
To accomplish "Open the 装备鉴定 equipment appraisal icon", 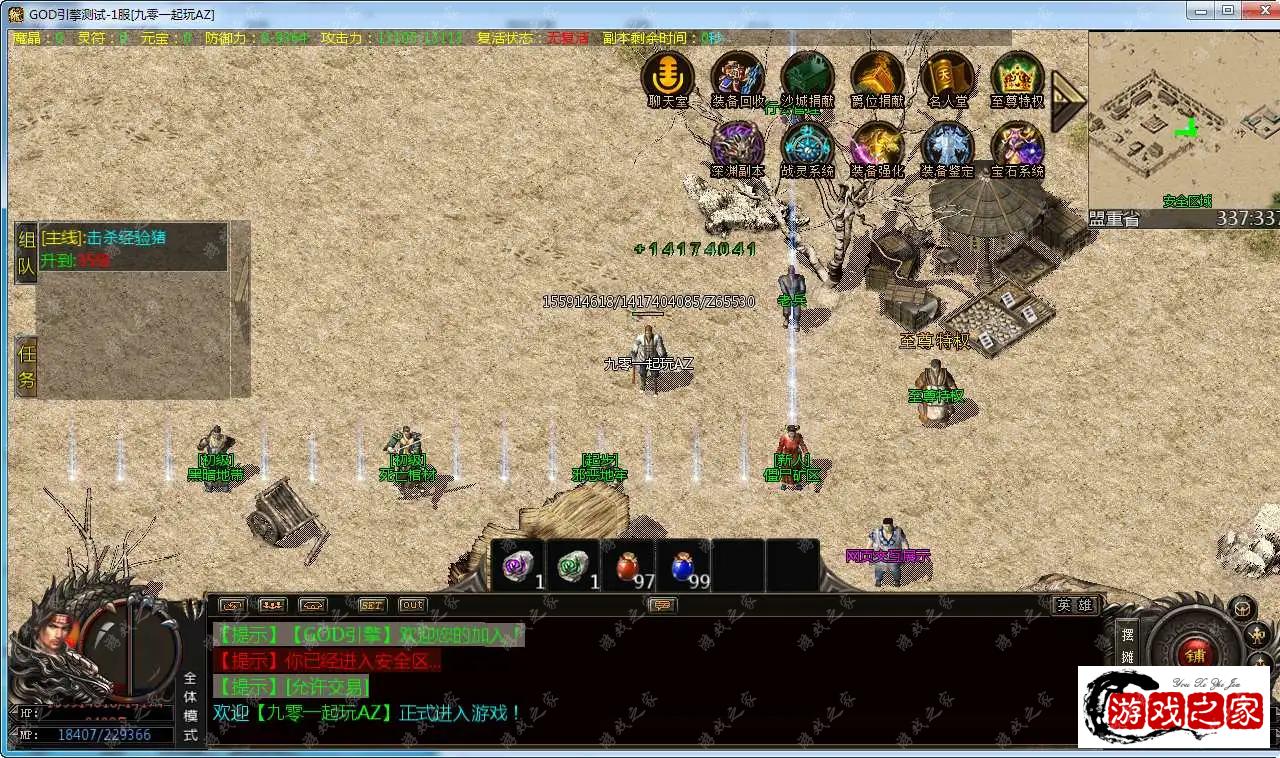I will [947, 146].
